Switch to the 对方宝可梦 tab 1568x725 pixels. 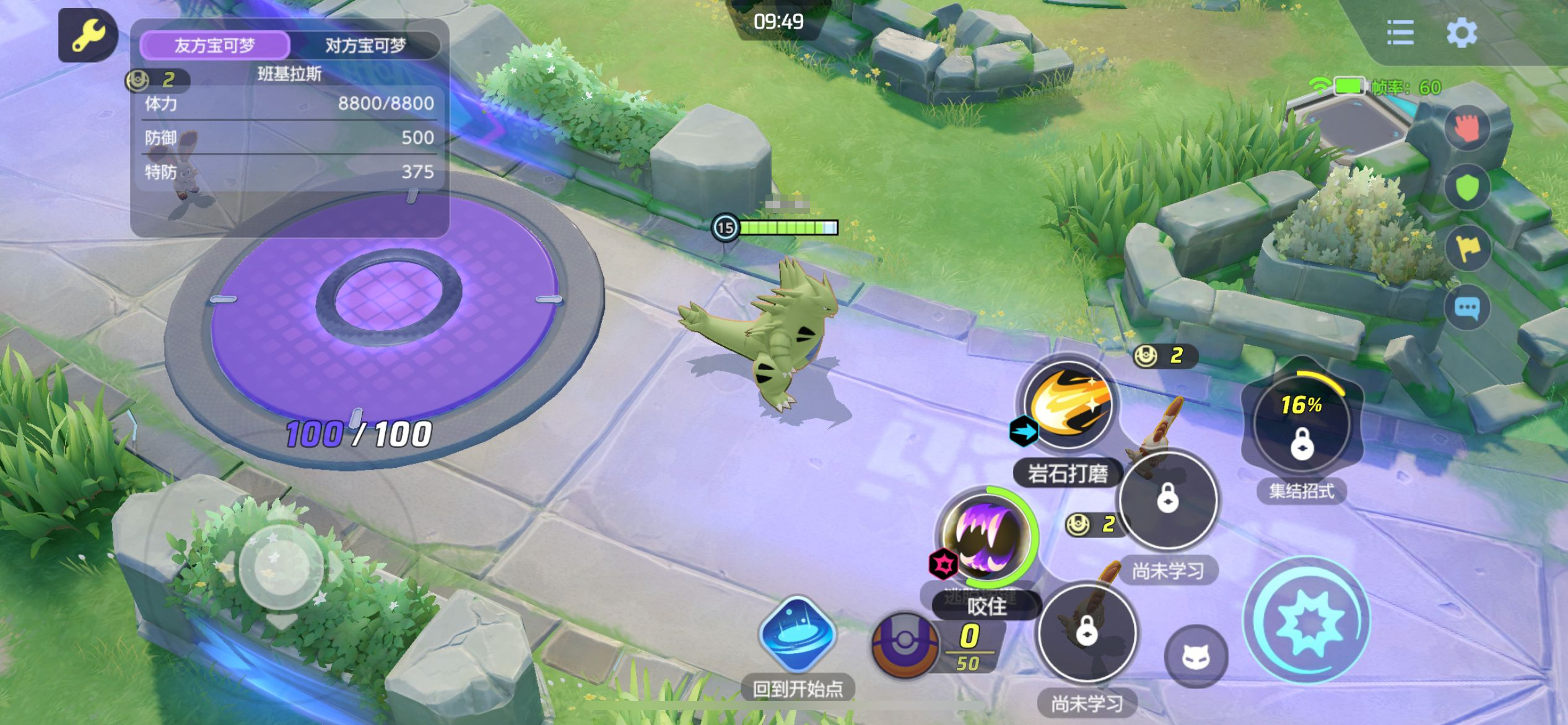[x=365, y=45]
